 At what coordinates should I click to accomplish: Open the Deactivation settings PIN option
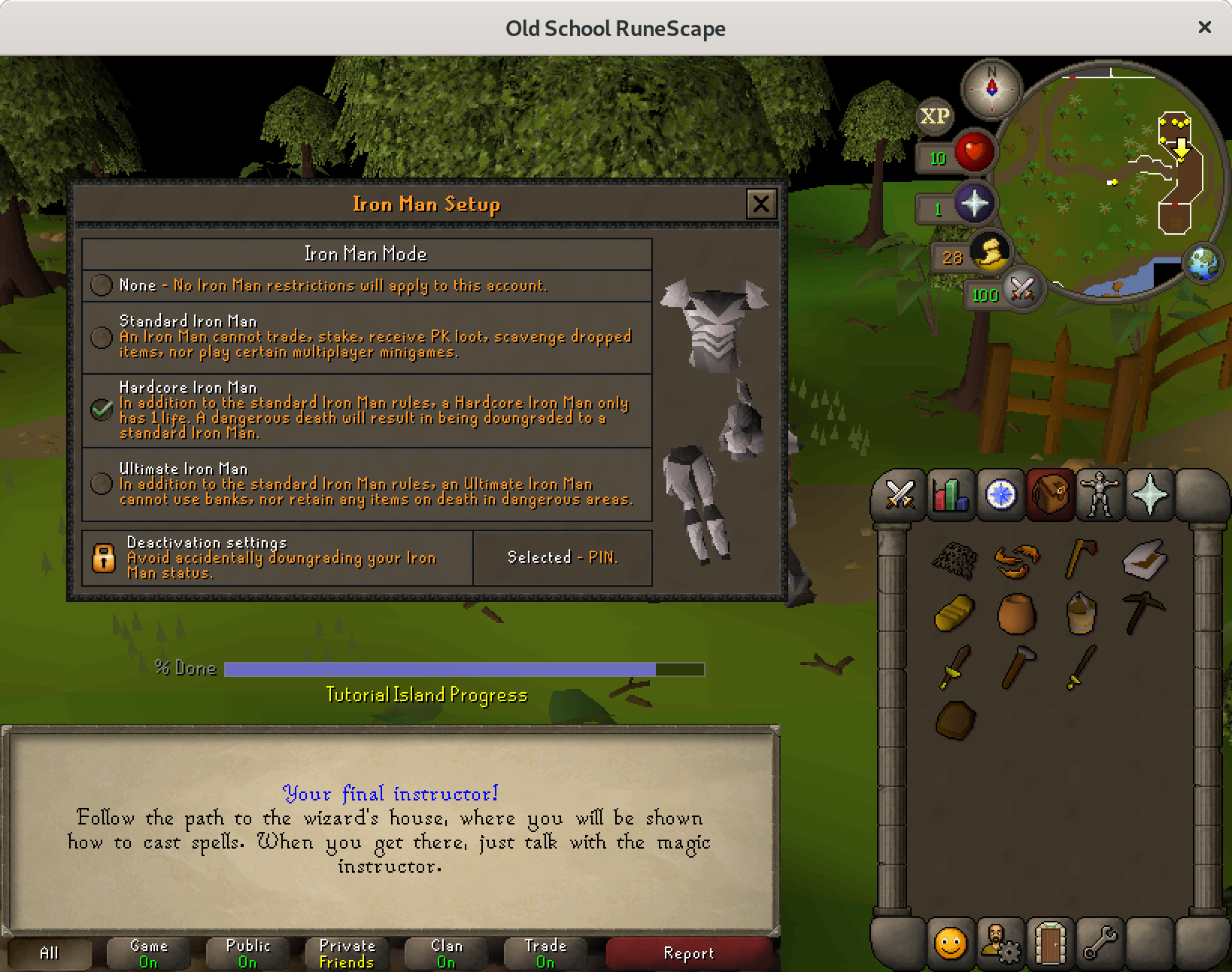click(x=562, y=557)
